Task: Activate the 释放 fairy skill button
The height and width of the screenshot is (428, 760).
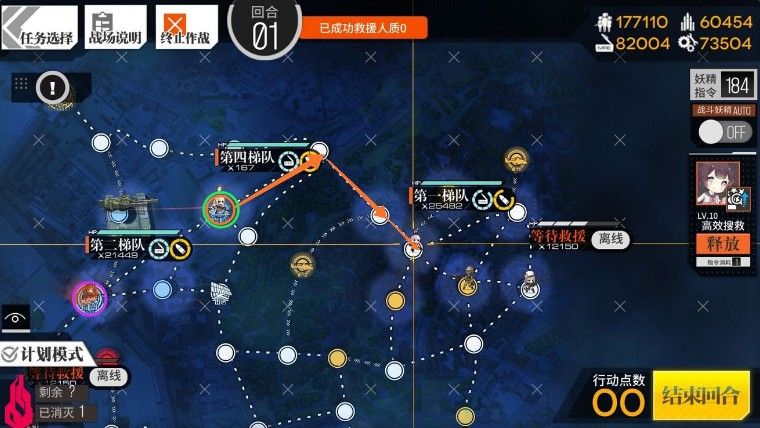Action: point(721,243)
